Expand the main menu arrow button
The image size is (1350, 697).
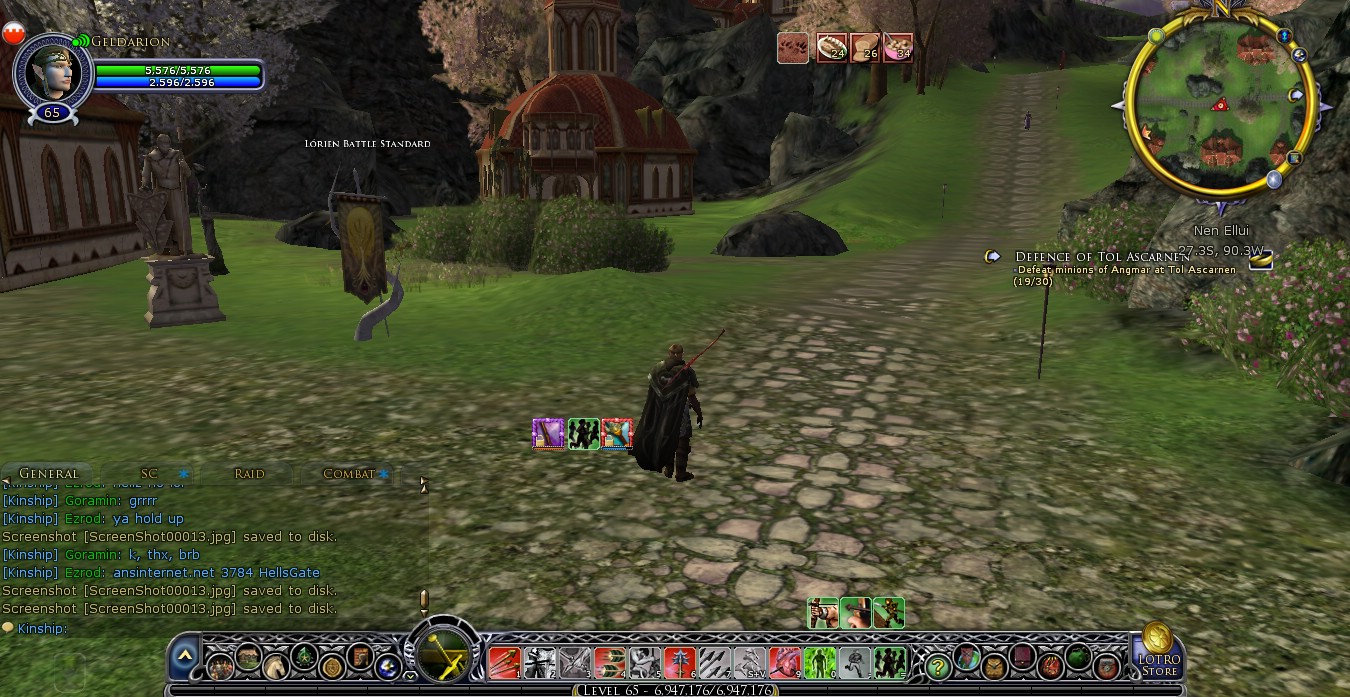pos(184,658)
